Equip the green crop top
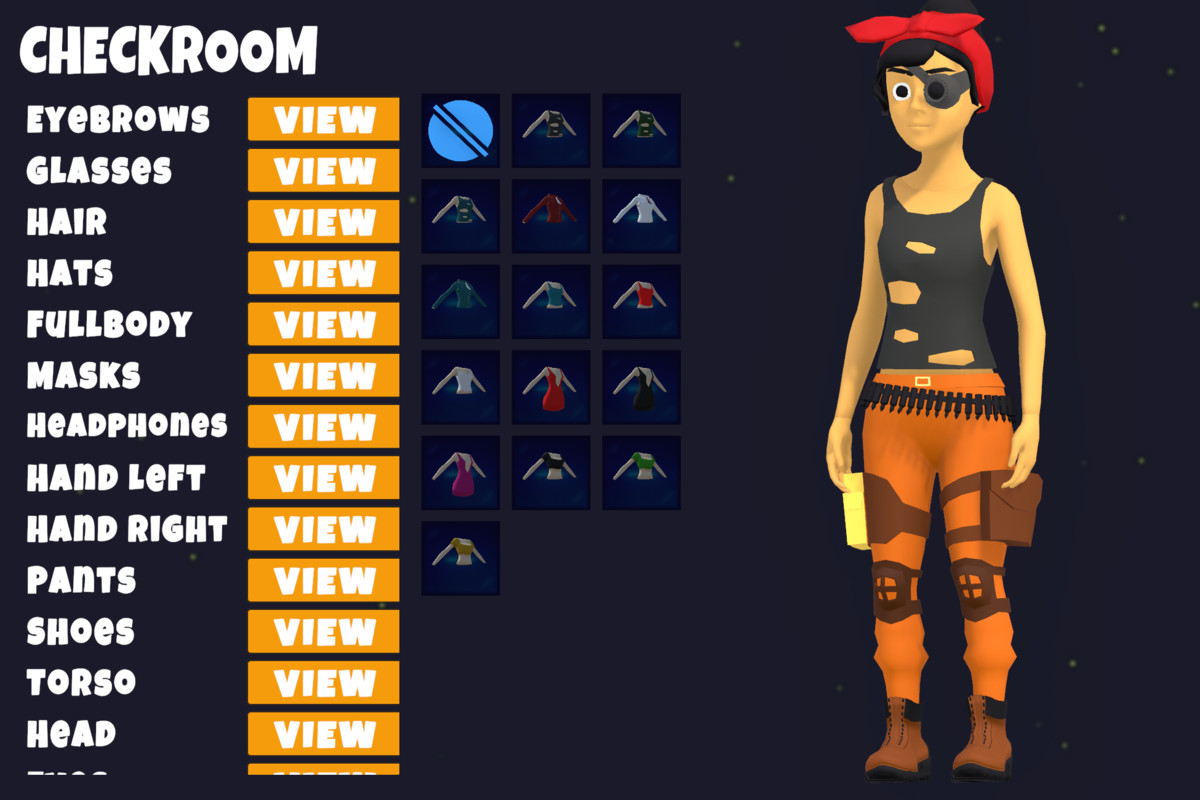This screenshot has height=800, width=1200. (x=641, y=473)
